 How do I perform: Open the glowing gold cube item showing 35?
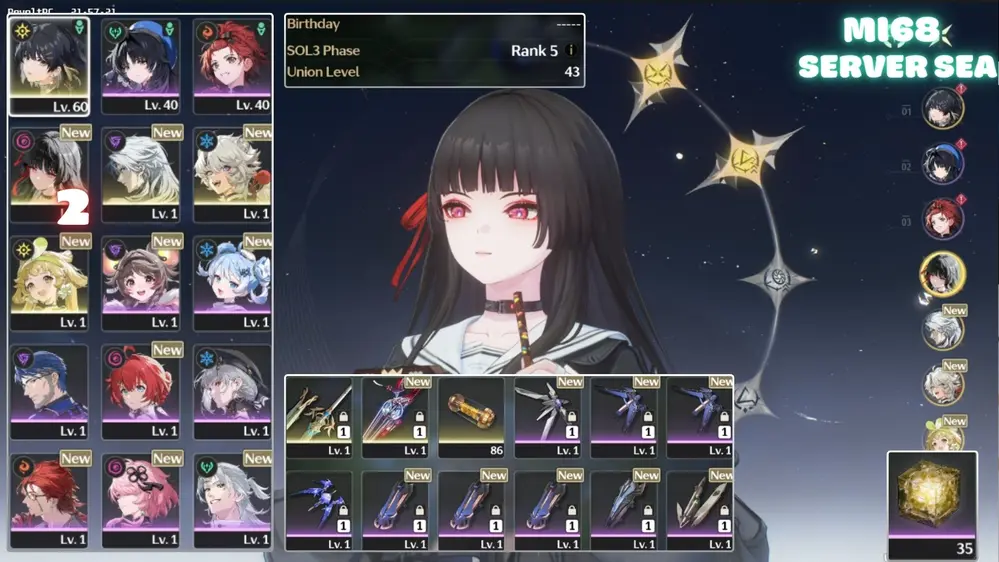[932, 504]
